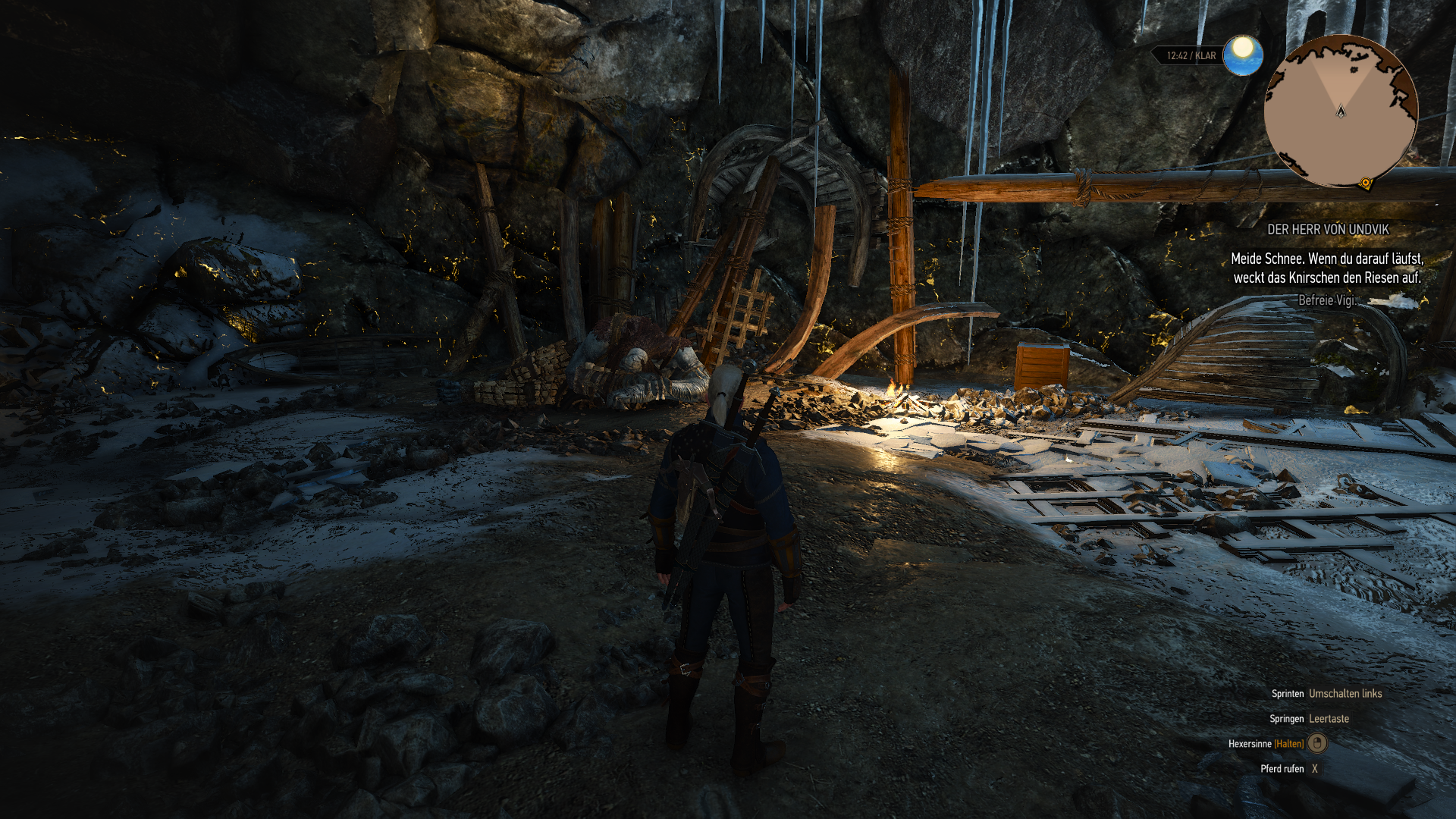Open the Der Herr von Undvik quest tracker

1328,229
